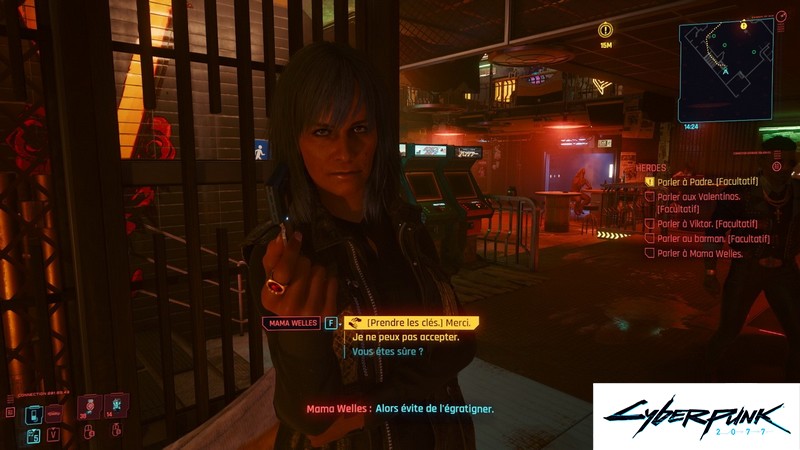The height and width of the screenshot is (450, 800).
Task: Click the yellow quest waypoint marker showing 15M
Action: pos(605,30)
